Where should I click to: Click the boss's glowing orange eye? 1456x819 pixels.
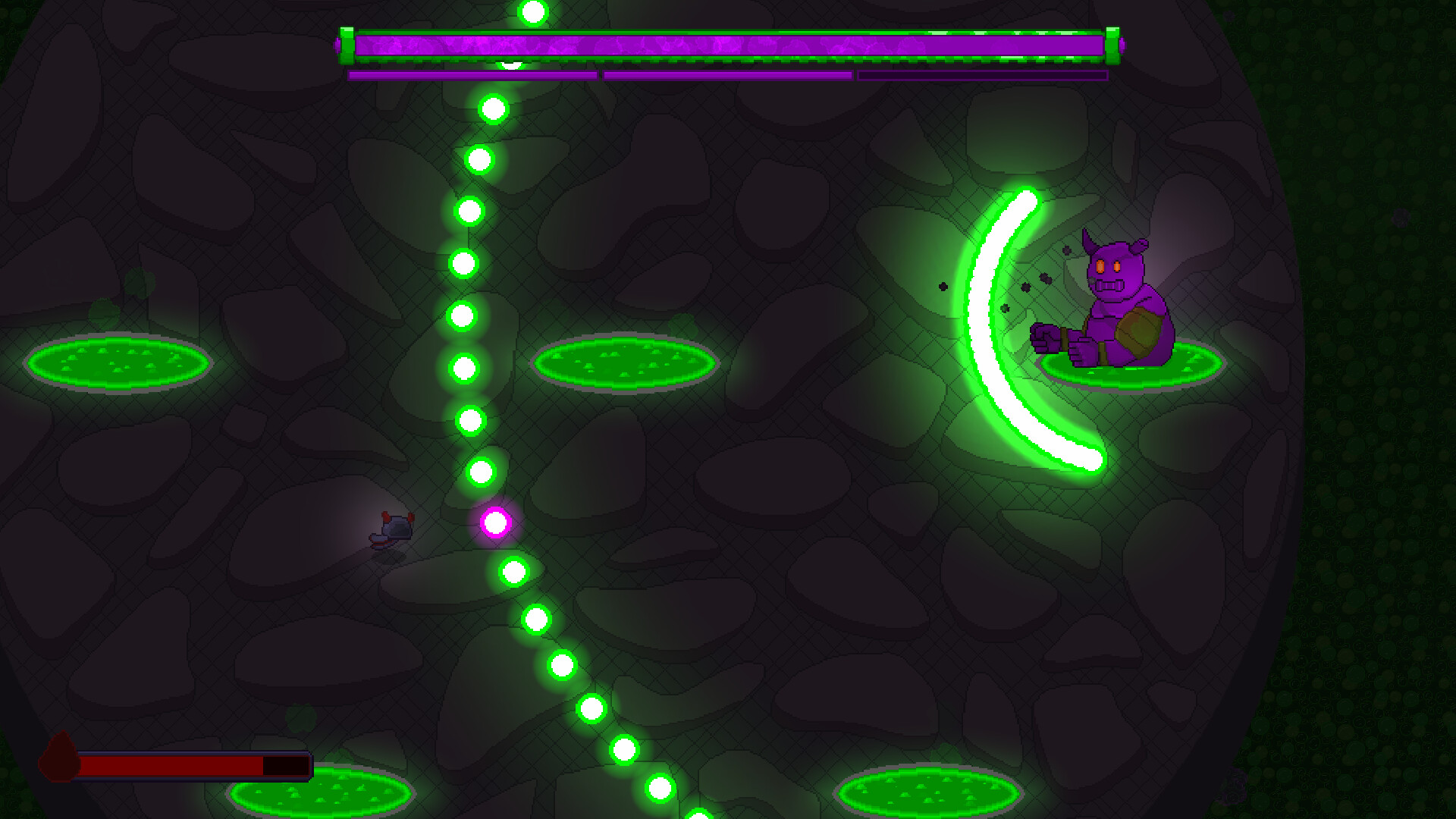tap(1101, 265)
